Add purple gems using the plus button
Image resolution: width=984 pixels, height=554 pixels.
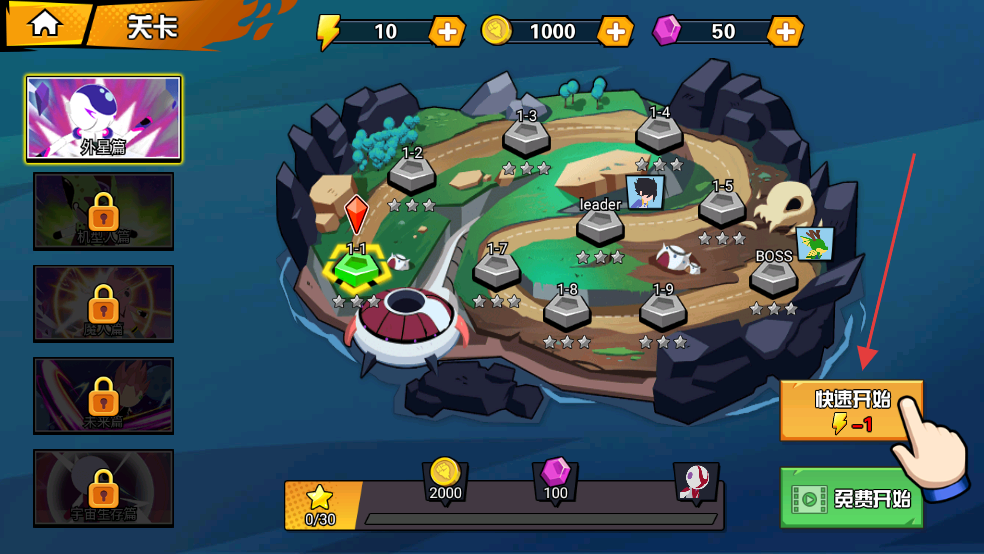(x=786, y=31)
